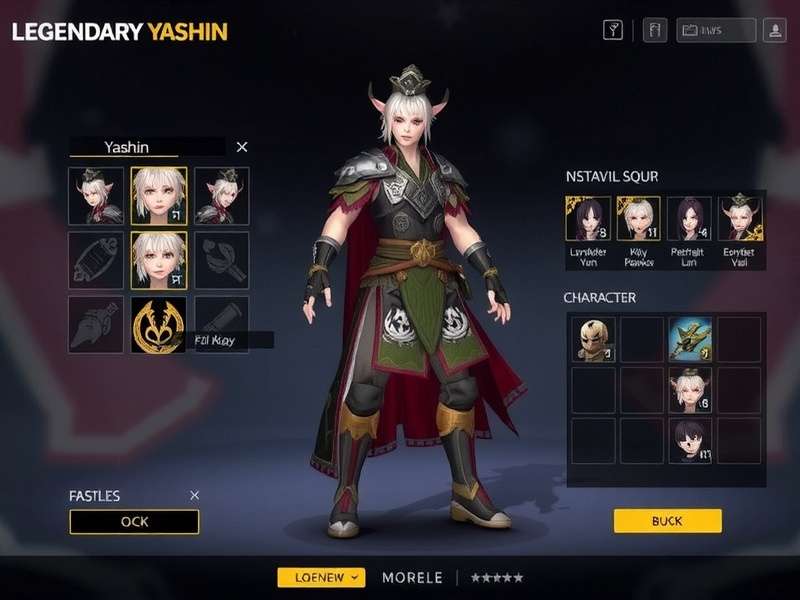Select the golden horned emblem slot
Screen dimensions: 800x600
click(x=158, y=324)
